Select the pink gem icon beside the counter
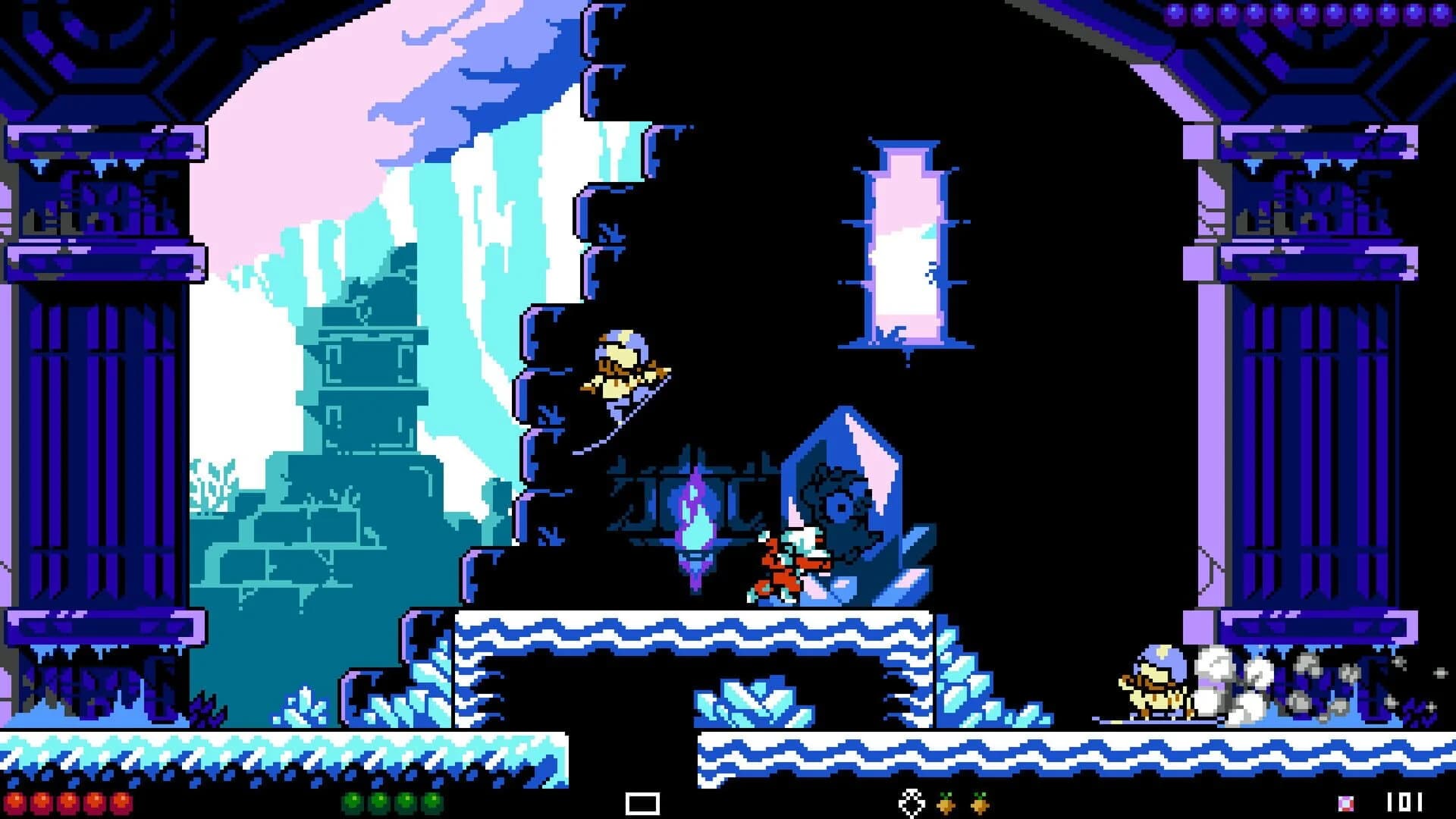 (1345, 802)
